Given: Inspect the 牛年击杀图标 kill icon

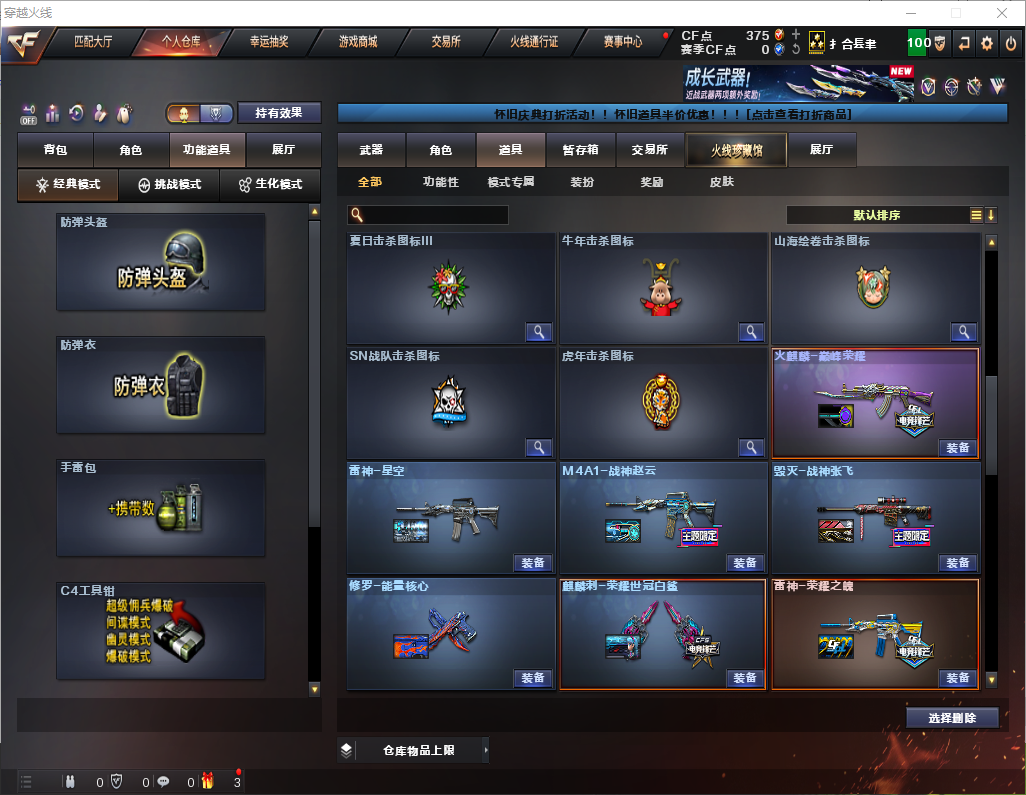Looking at the screenshot, I should (x=750, y=332).
